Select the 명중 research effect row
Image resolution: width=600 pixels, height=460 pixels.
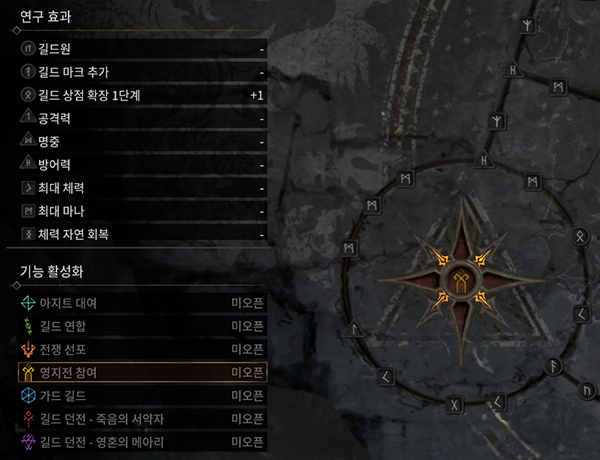pos(142,142)
